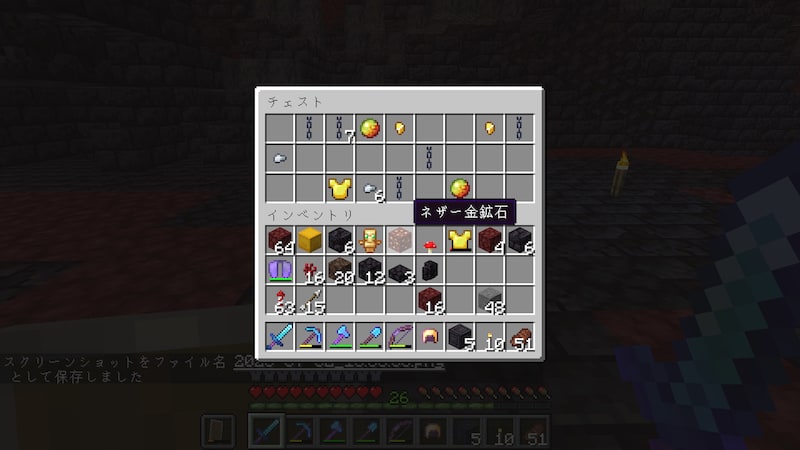Pick up the stack of 7 chains
The width and height of the screenshot is (800, 450).
(x=340, y=128)
